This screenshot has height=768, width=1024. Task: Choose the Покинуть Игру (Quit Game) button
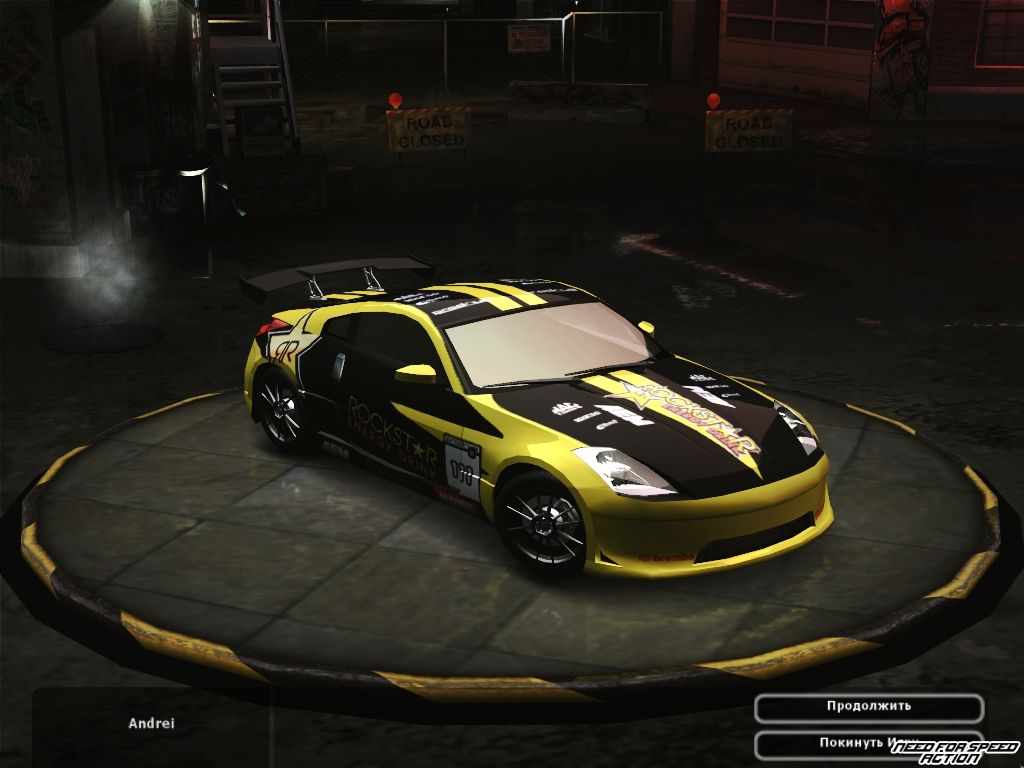tap(850, 744)
